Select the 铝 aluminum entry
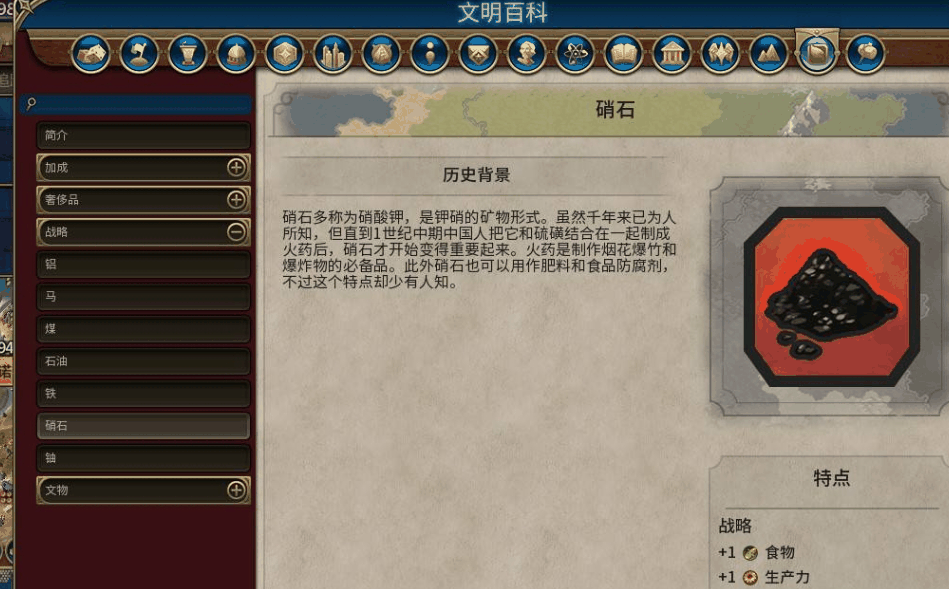Screen dimensions: 949x589 [x=143, y=265]
